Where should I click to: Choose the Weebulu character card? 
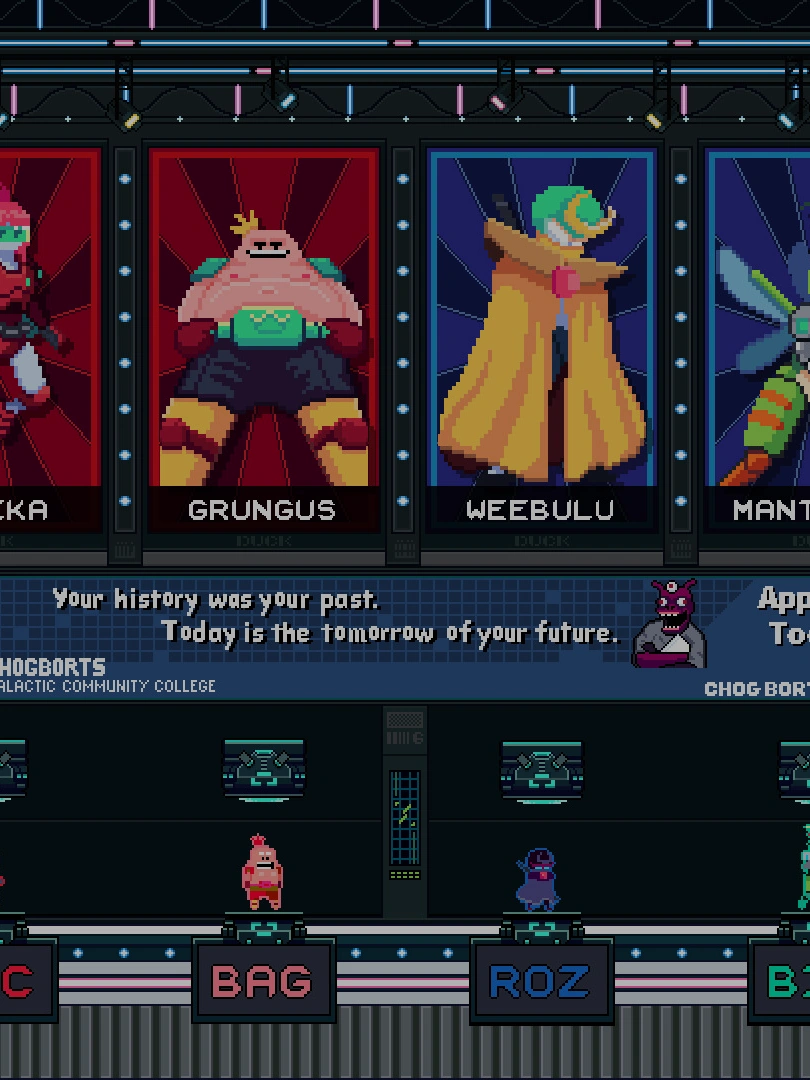[541, 340]
